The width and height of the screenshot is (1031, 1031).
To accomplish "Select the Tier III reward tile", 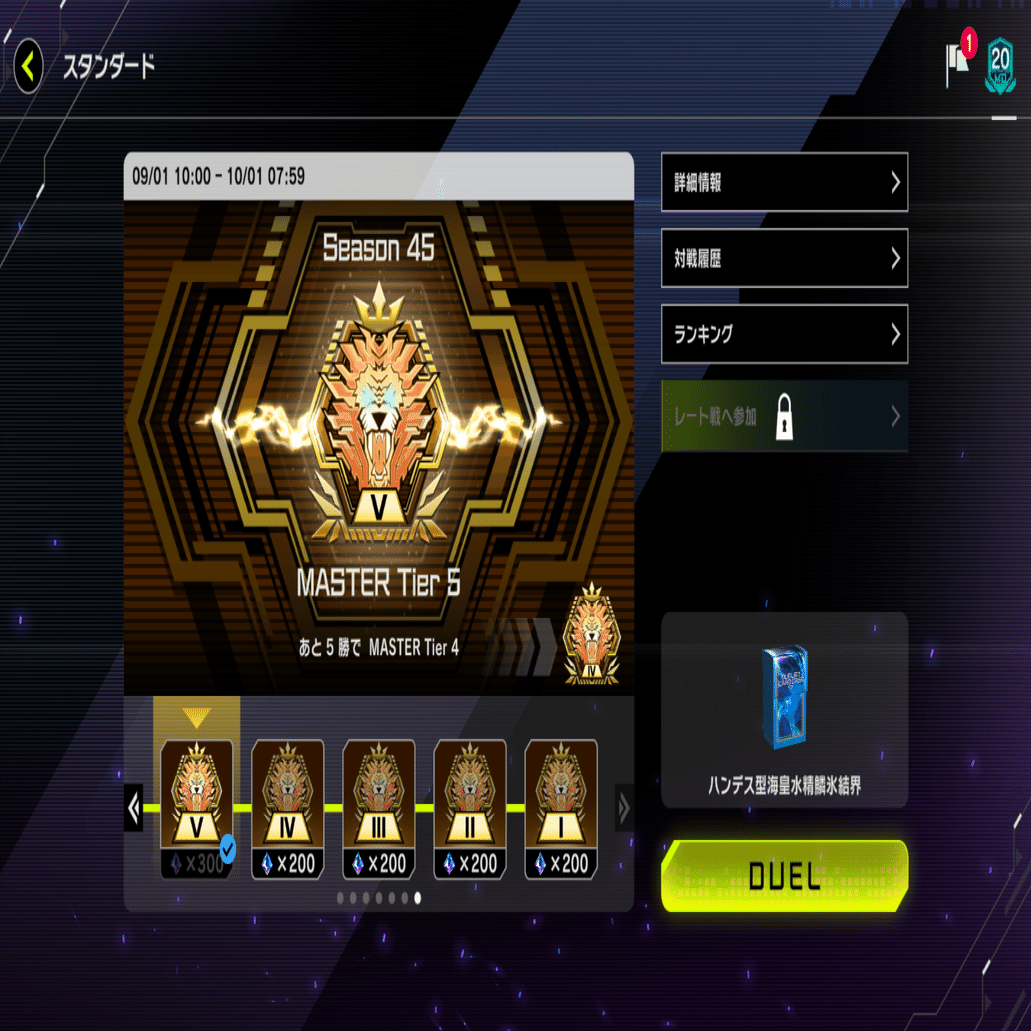I will pos(378,808).
